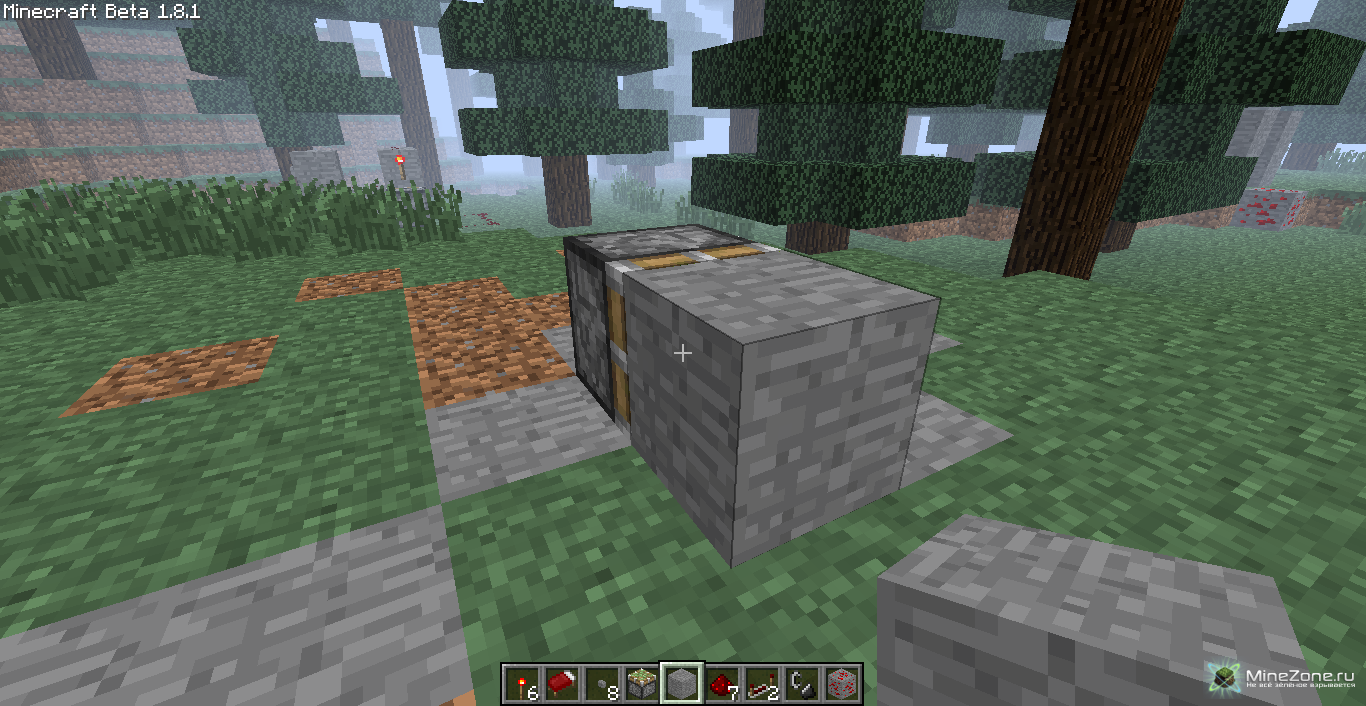
Task: Select the red bed hotbar slot
Action: (x=562, y=684)
